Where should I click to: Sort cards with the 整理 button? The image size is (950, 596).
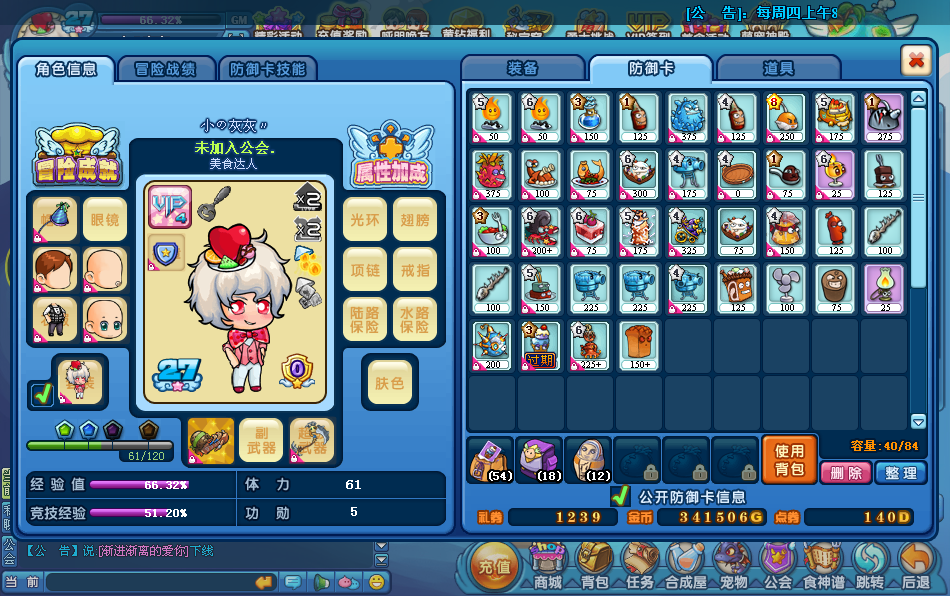pyautogui.click(x=900, y=473)
